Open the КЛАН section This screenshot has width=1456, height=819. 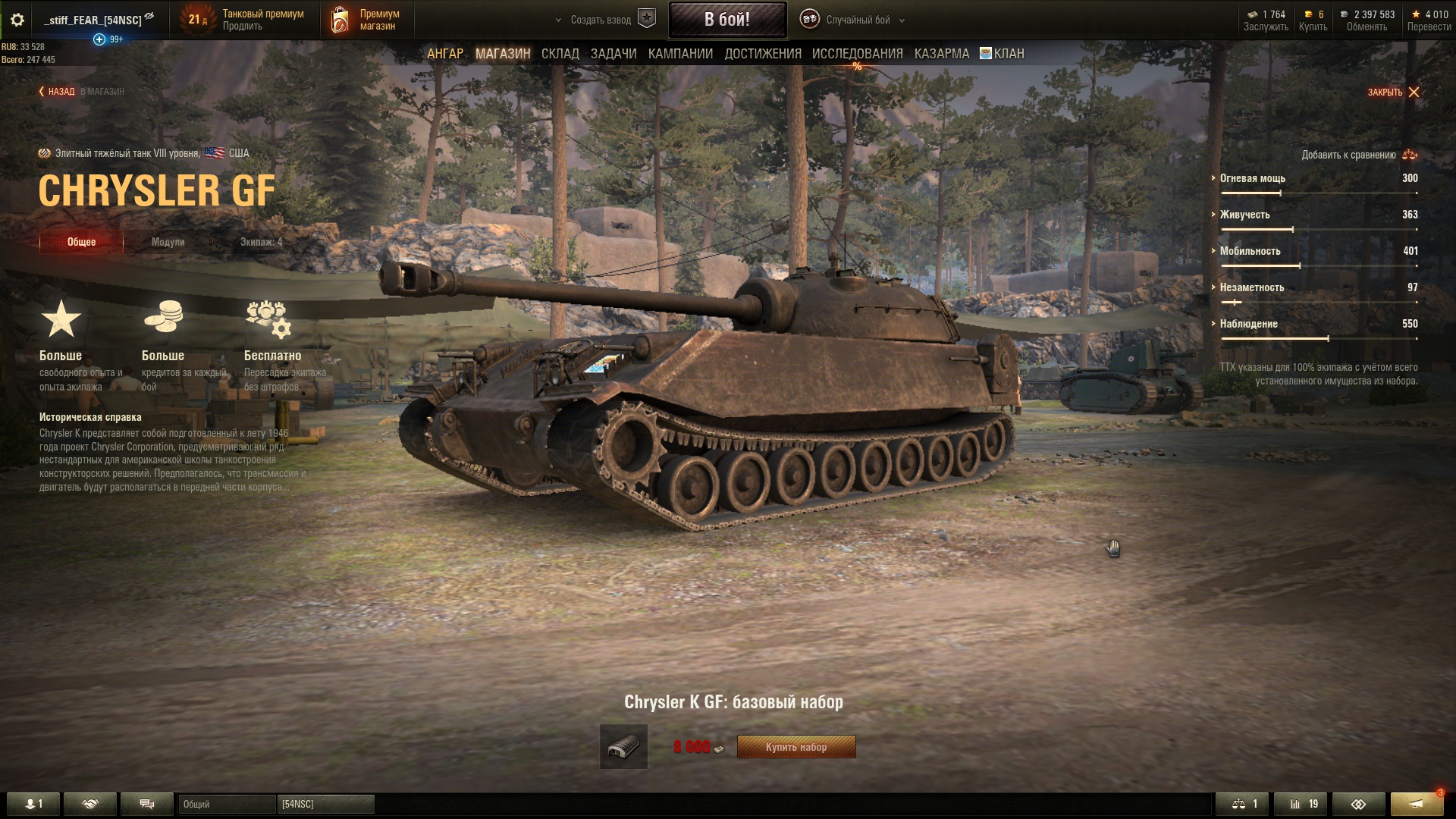(1003, 54)
